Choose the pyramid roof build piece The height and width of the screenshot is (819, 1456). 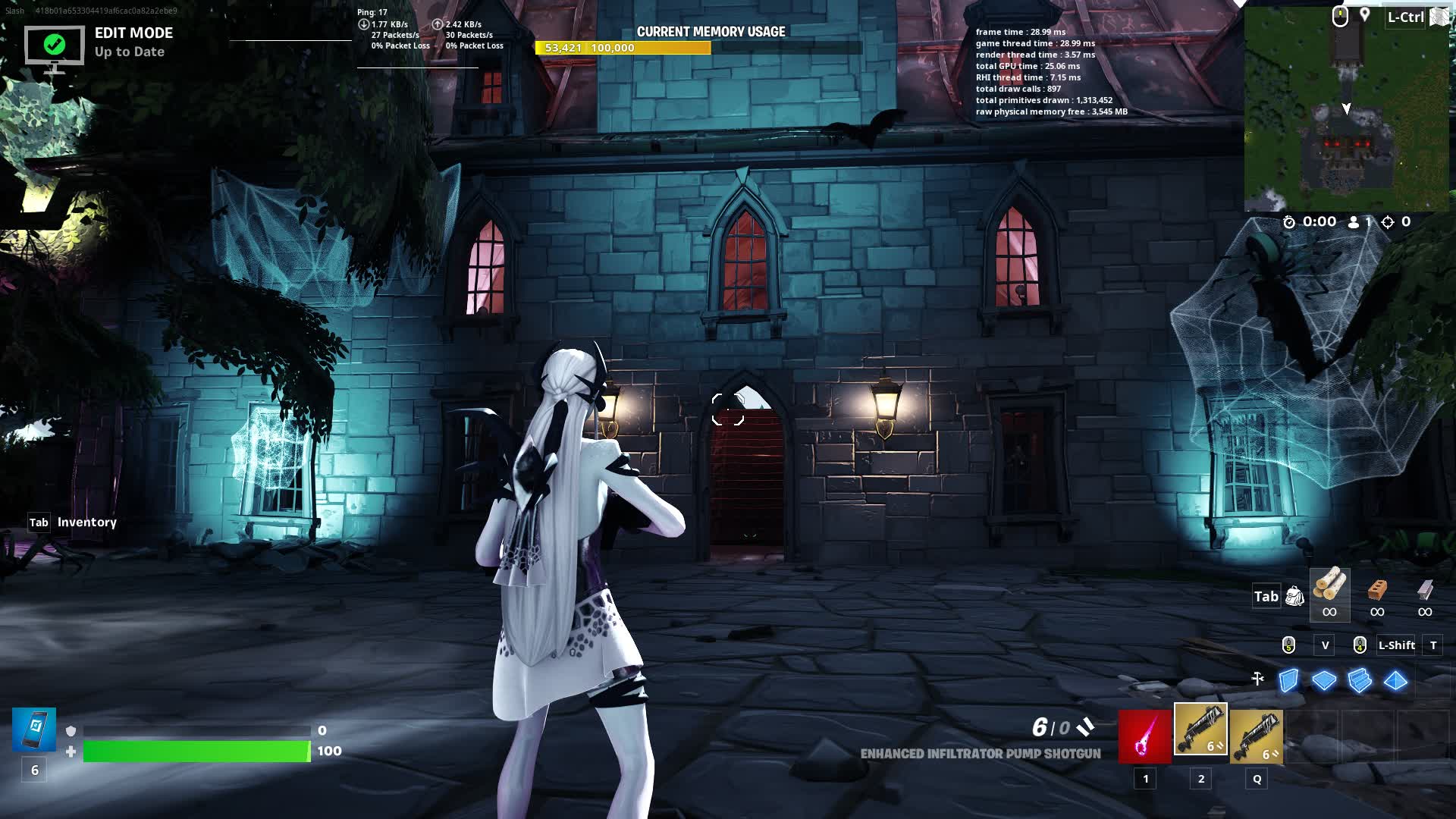coord(1395,680)
